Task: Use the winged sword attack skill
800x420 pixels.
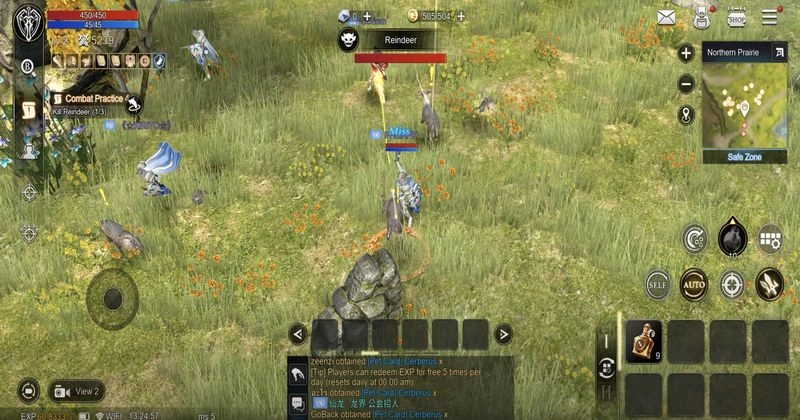Action: (769, 284)
